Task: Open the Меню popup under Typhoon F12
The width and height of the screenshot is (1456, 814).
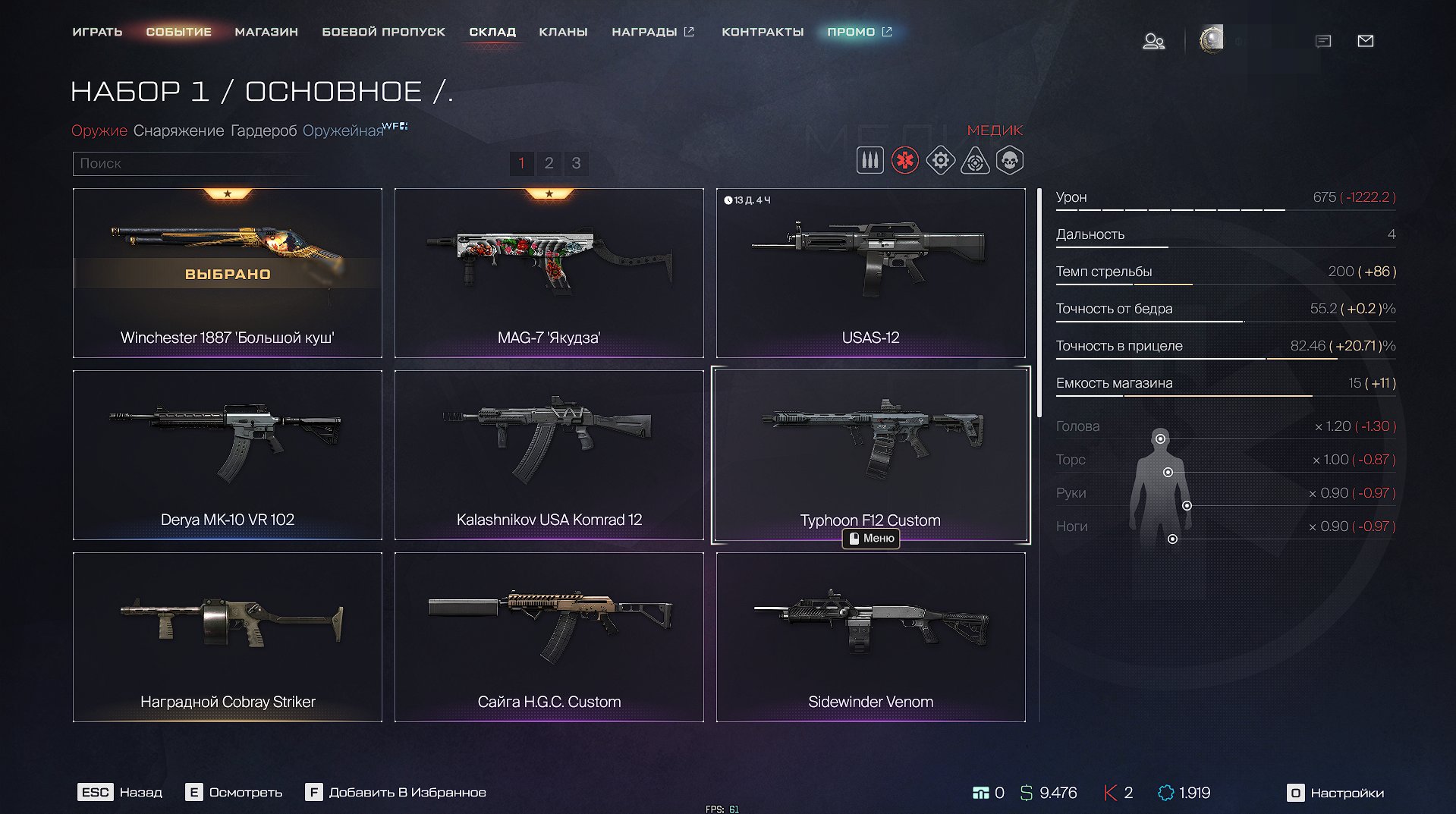Action: [x=871, y=539]
